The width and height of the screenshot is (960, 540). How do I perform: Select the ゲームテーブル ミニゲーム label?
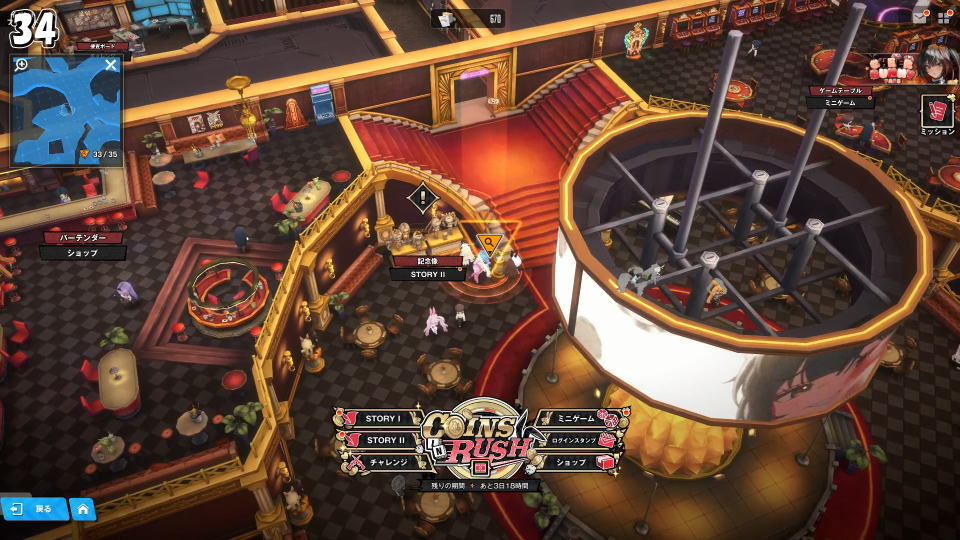840,97
